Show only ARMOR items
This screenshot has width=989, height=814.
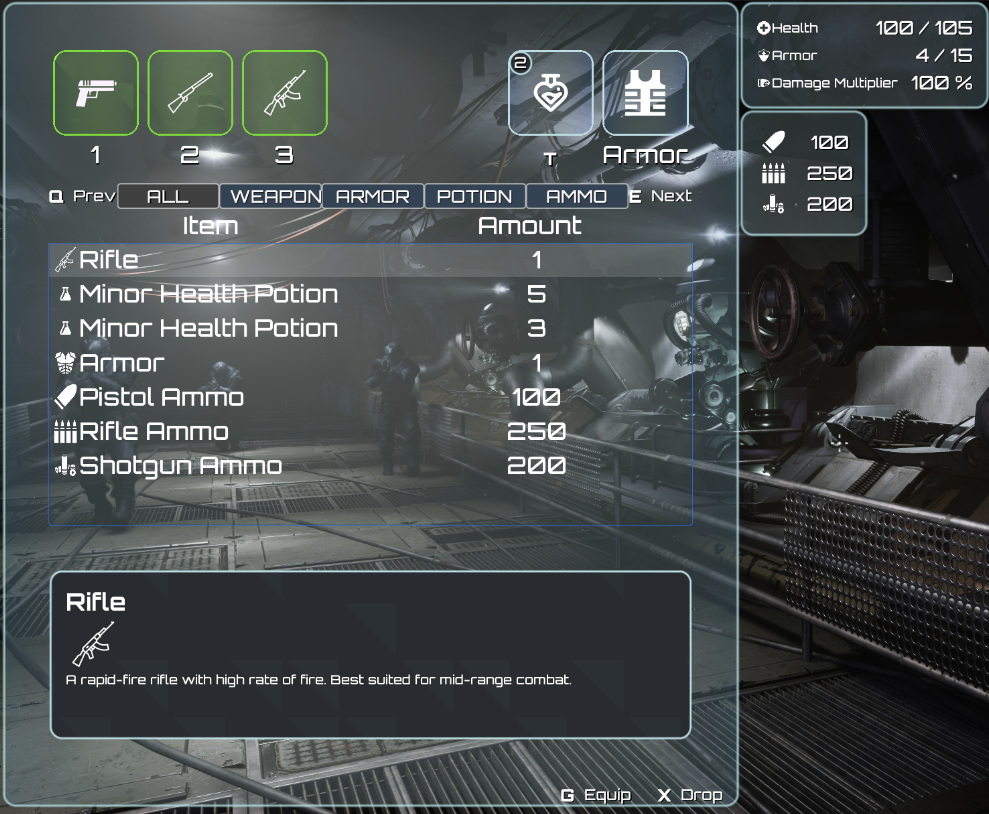point(373,196)
